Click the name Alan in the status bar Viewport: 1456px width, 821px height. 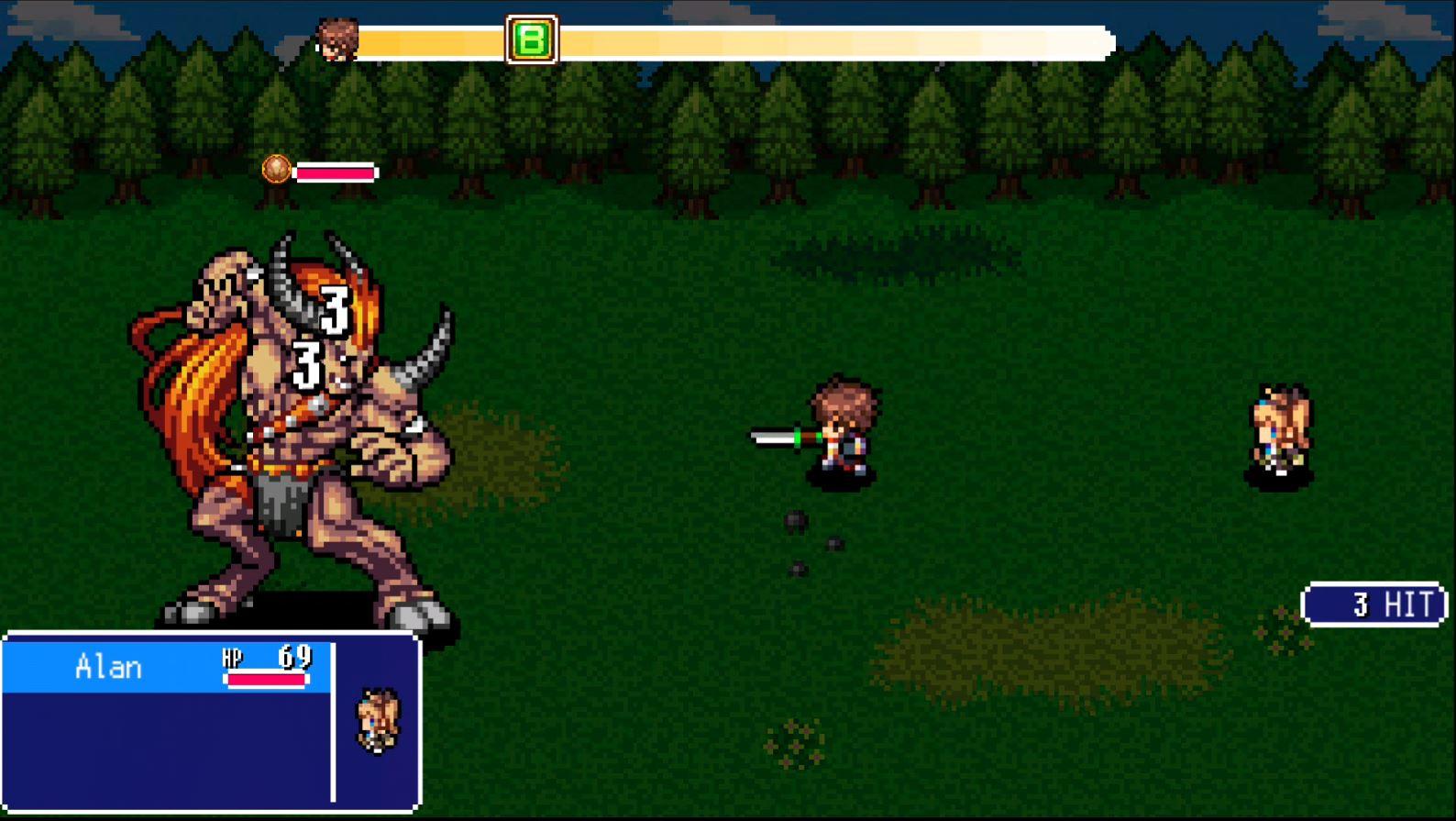(x=110, y=666)
